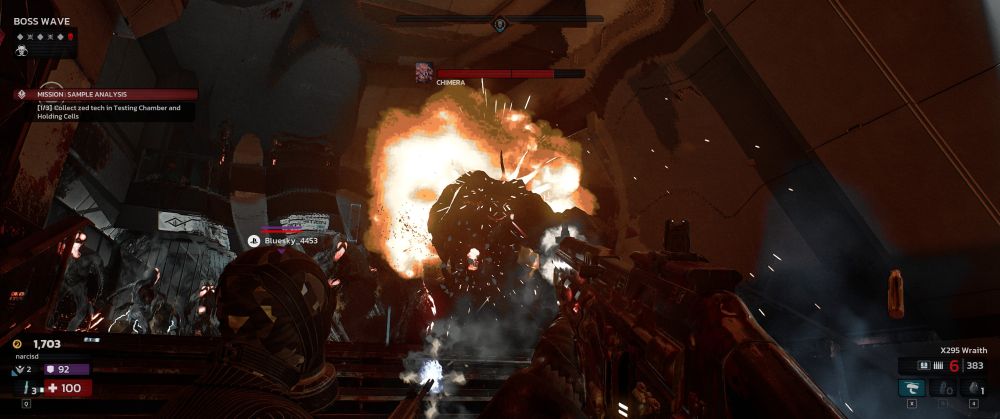1000x419 pixels.
Task: Use the healing syringe icon
Action: tap(22, 387)
